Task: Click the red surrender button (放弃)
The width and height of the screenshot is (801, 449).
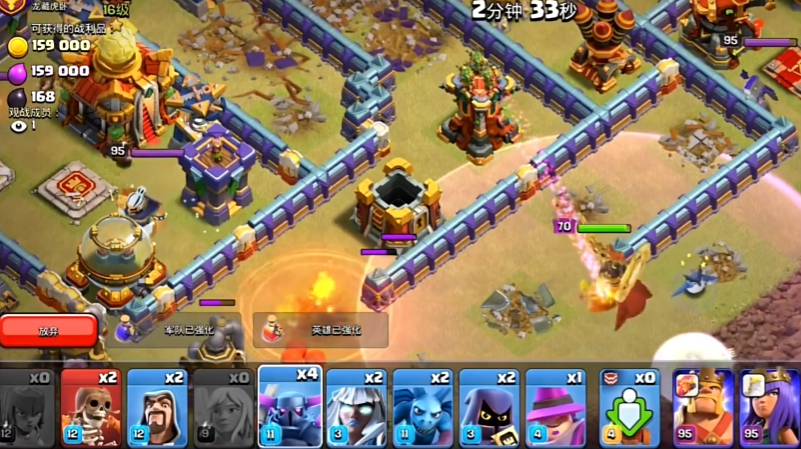Action: coord(49,330)
